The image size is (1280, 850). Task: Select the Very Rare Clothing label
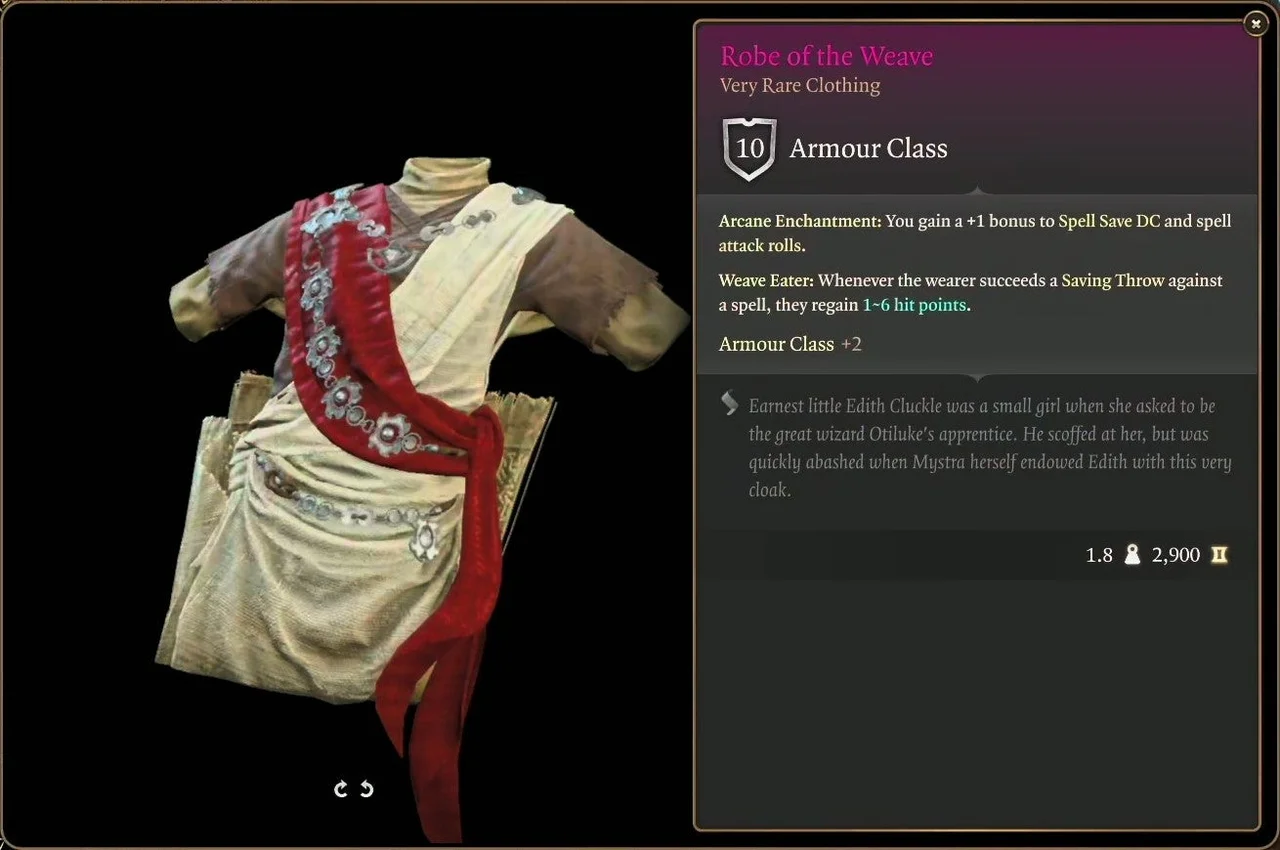pos(799,86)
